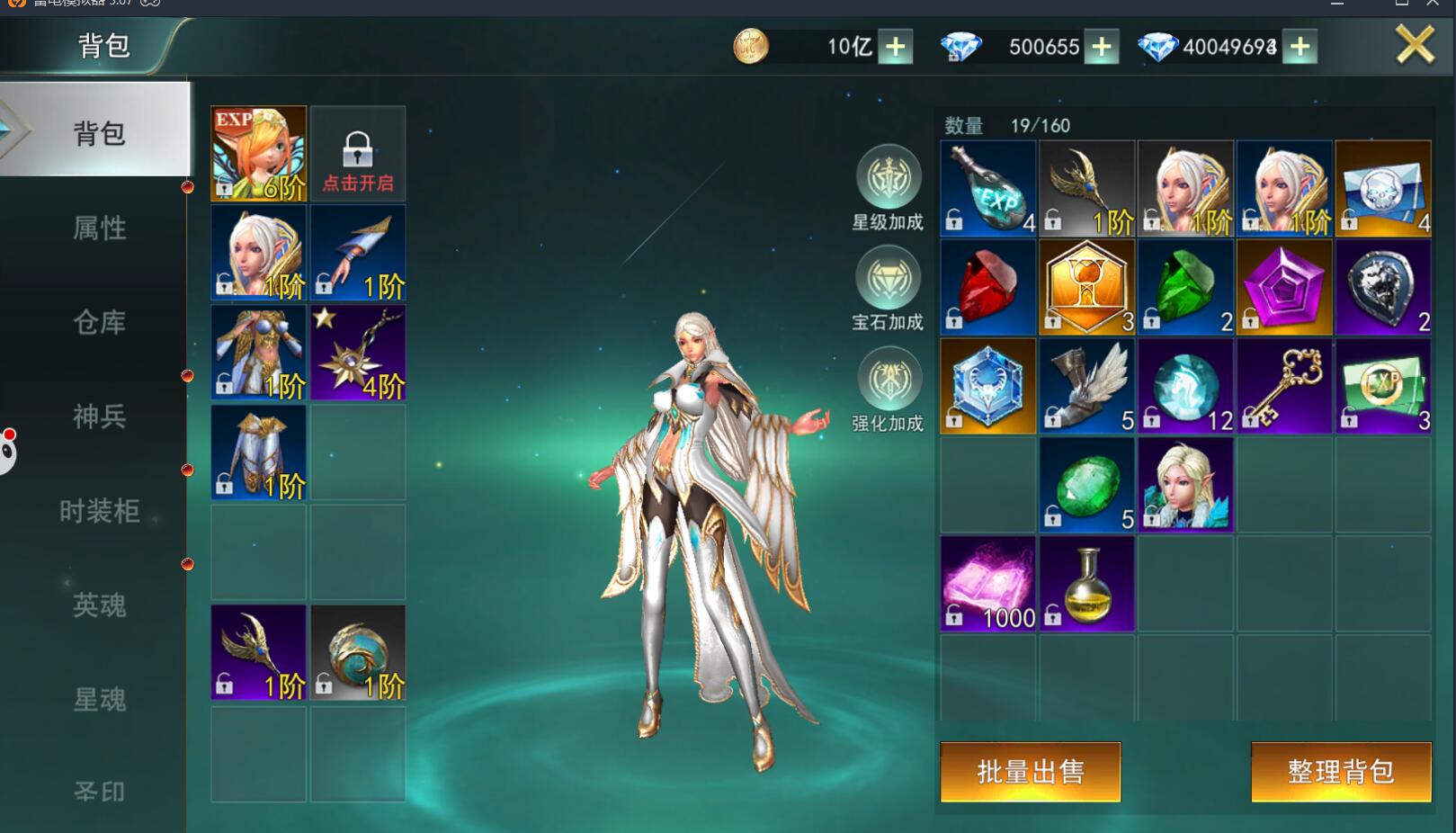Select the red ruby gem item
The width and height of the screenshot is (1456, 833).
(987, 288)
